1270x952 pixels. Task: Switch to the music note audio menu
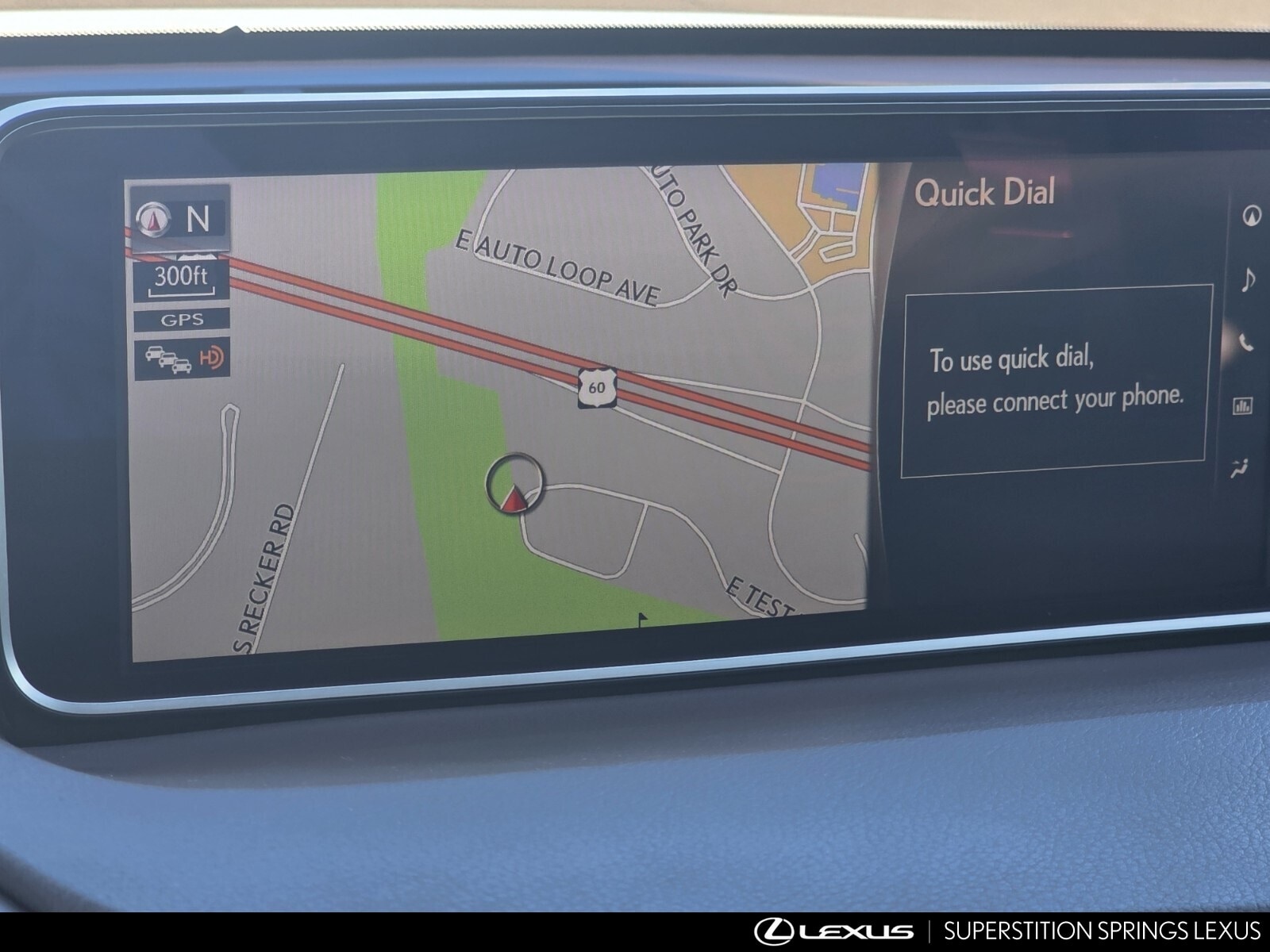1248,280
